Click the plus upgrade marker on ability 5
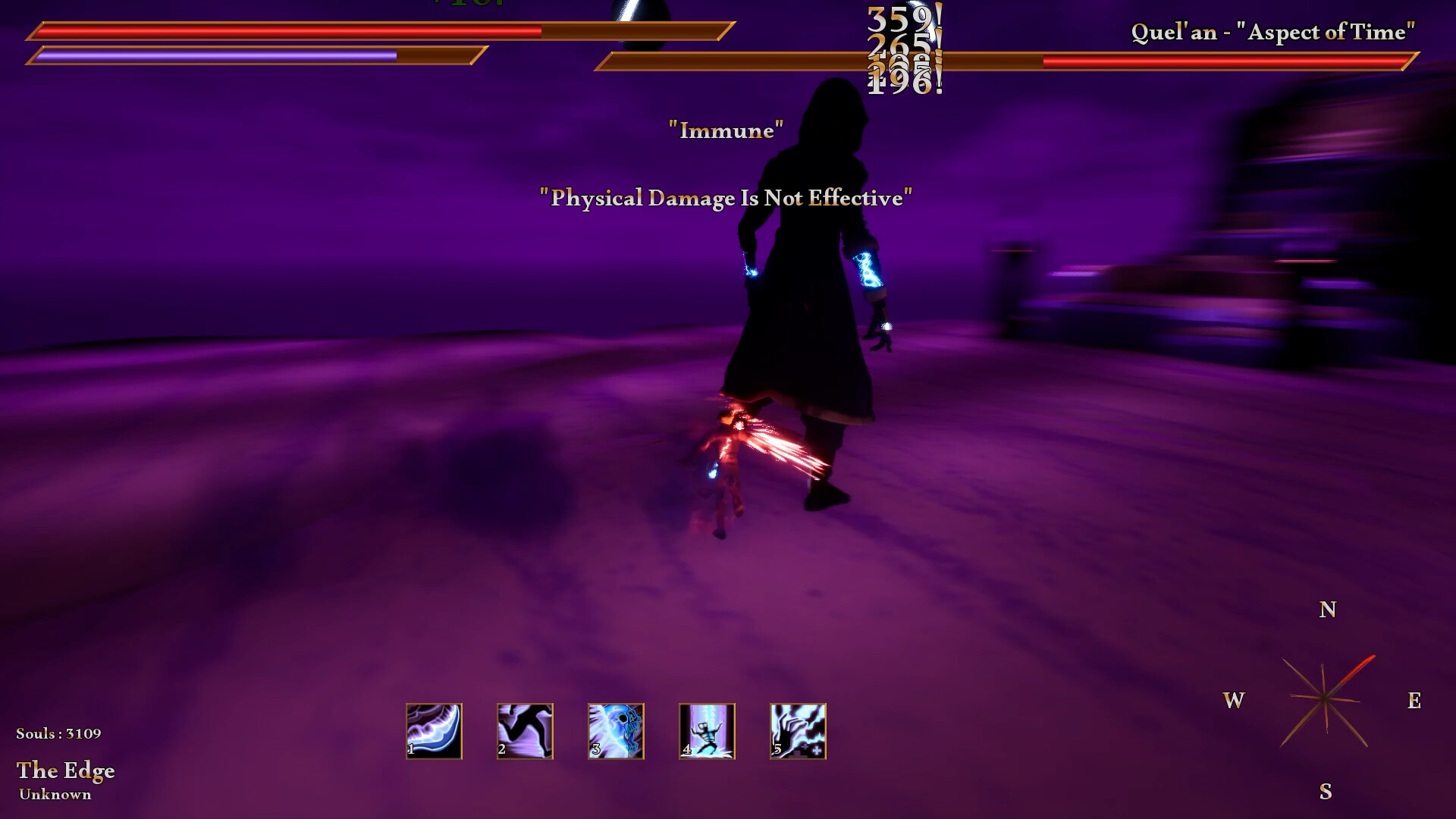 [x=817, y=751]
